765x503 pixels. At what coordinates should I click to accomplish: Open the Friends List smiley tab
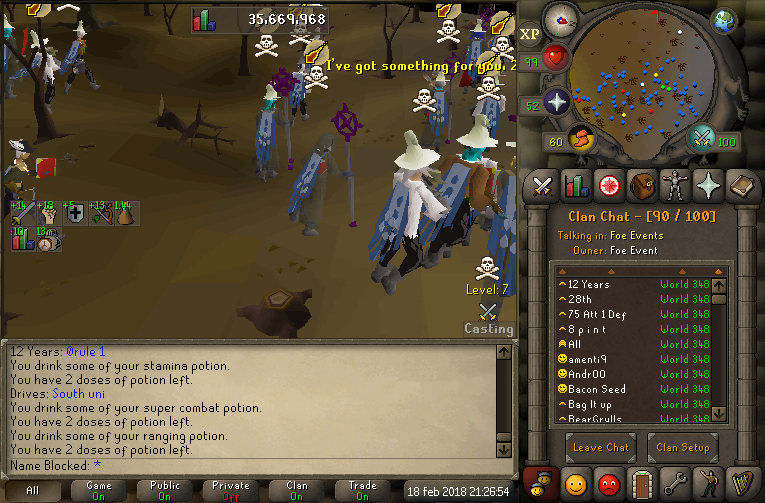point(576,484)
